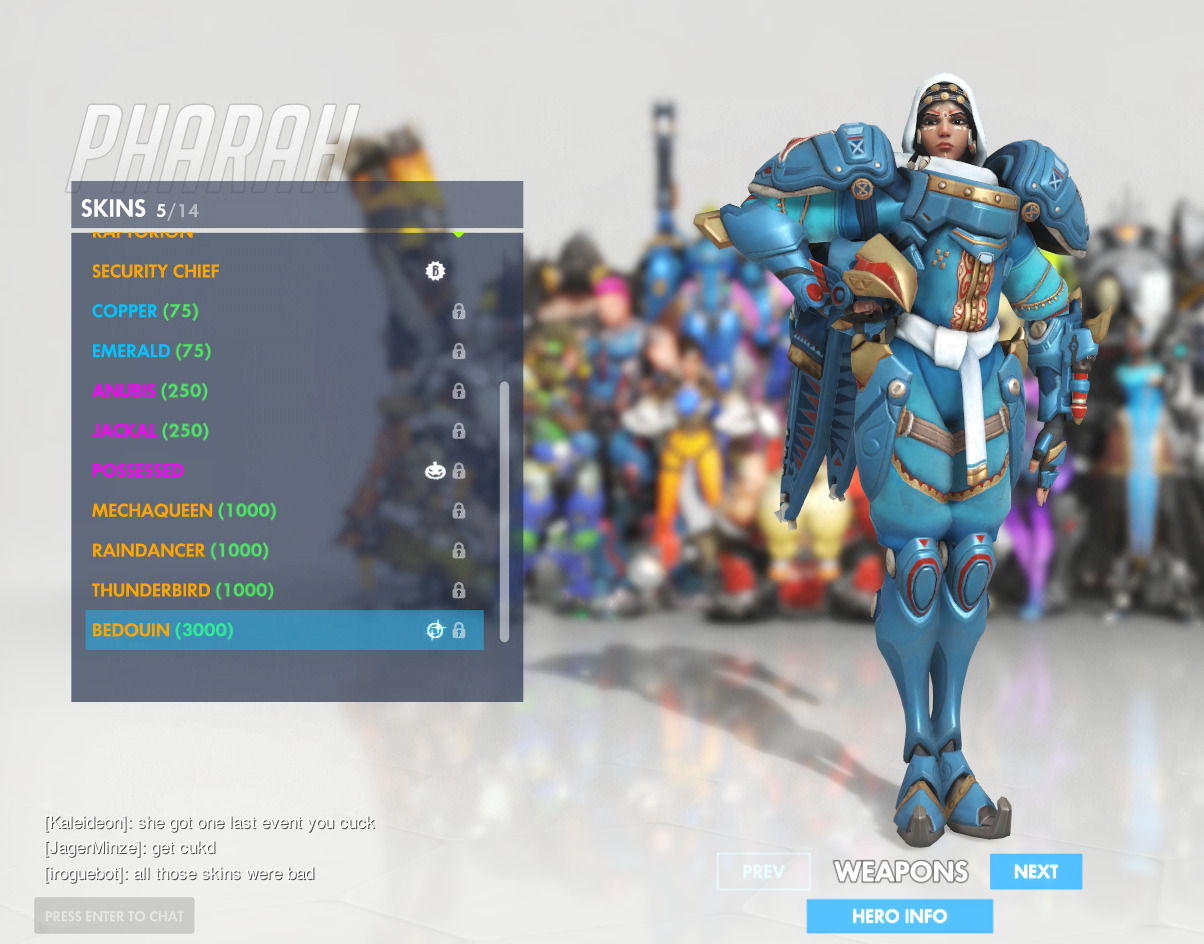Select the Security Chief skin

coord(156,271)
